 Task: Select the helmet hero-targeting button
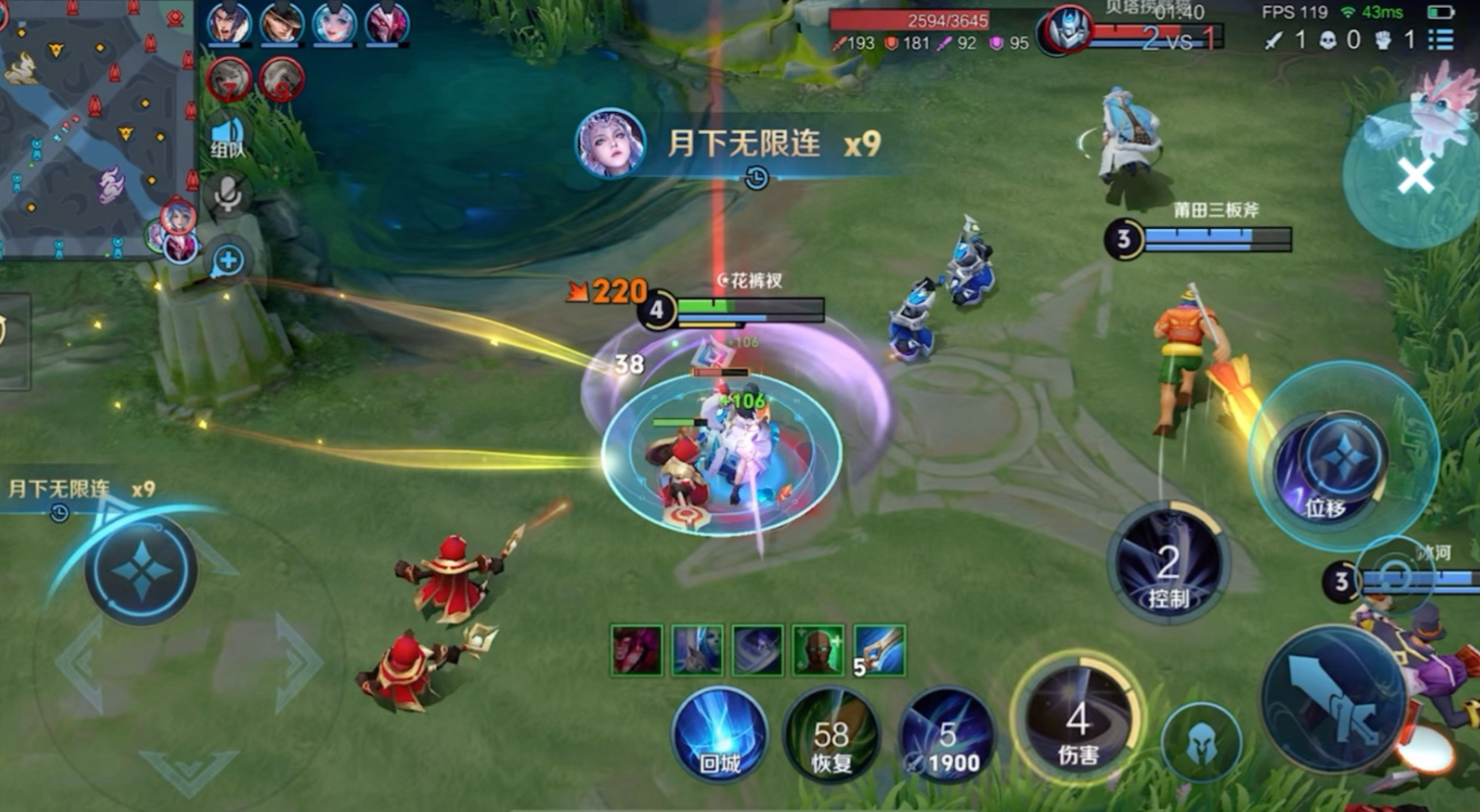click(x=1201, y=746)
